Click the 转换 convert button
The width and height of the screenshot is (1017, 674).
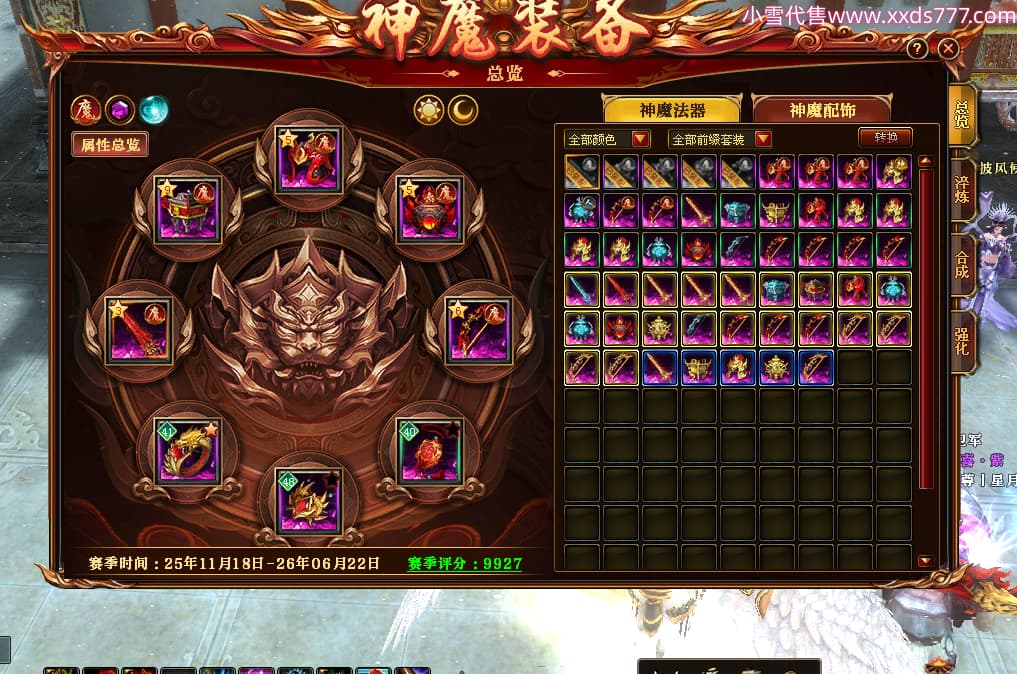886,137
